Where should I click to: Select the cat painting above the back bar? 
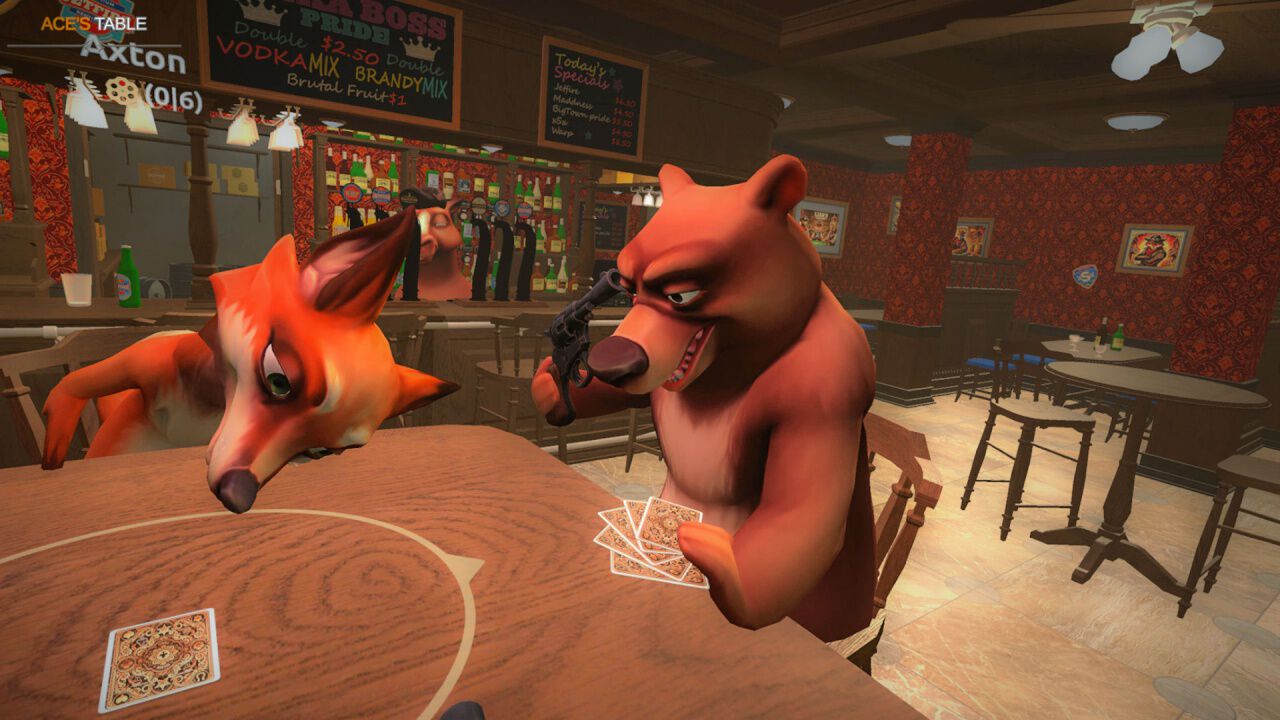coord(971,239)
